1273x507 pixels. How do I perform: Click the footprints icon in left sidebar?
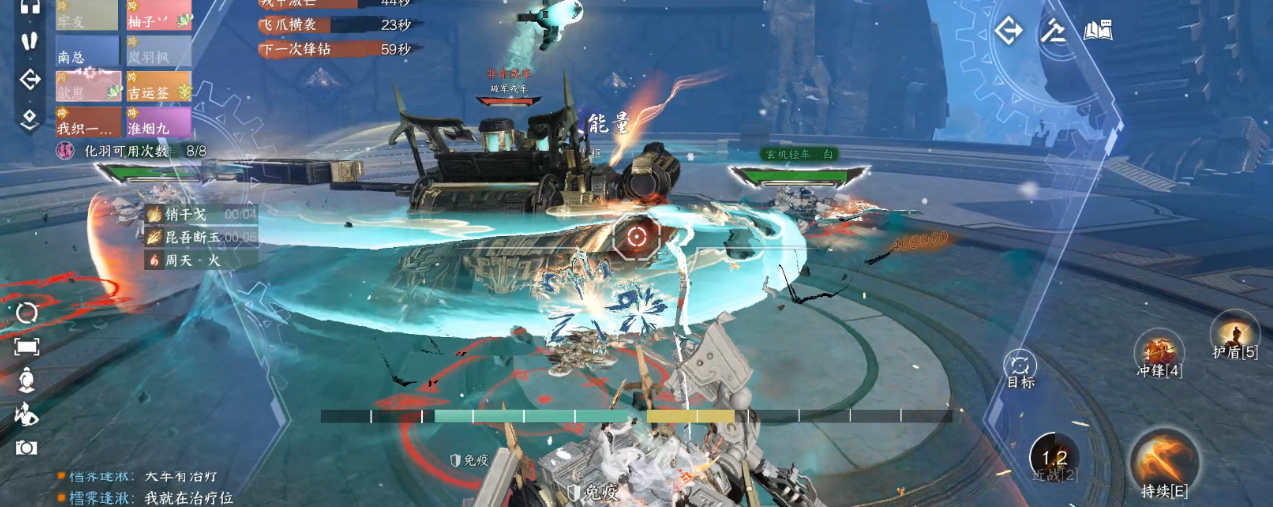tap(29, 41)
